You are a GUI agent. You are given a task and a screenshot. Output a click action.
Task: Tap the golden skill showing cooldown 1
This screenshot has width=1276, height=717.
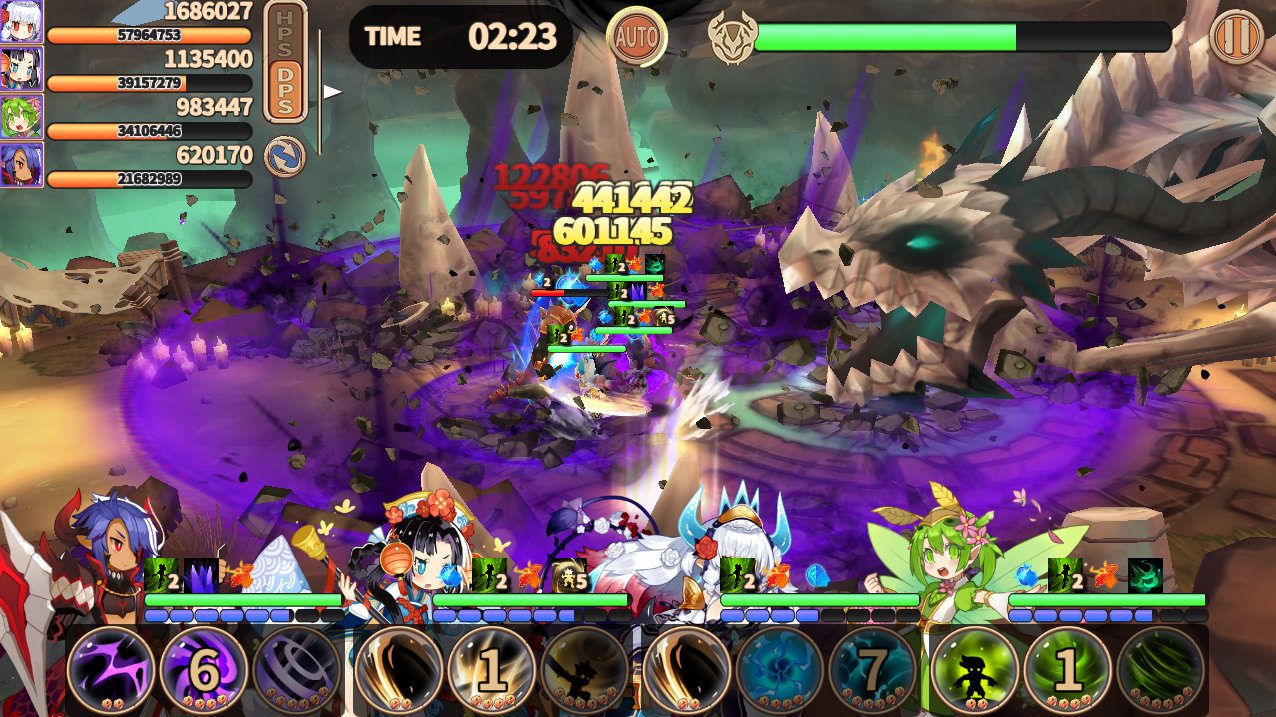click(490, 670)
